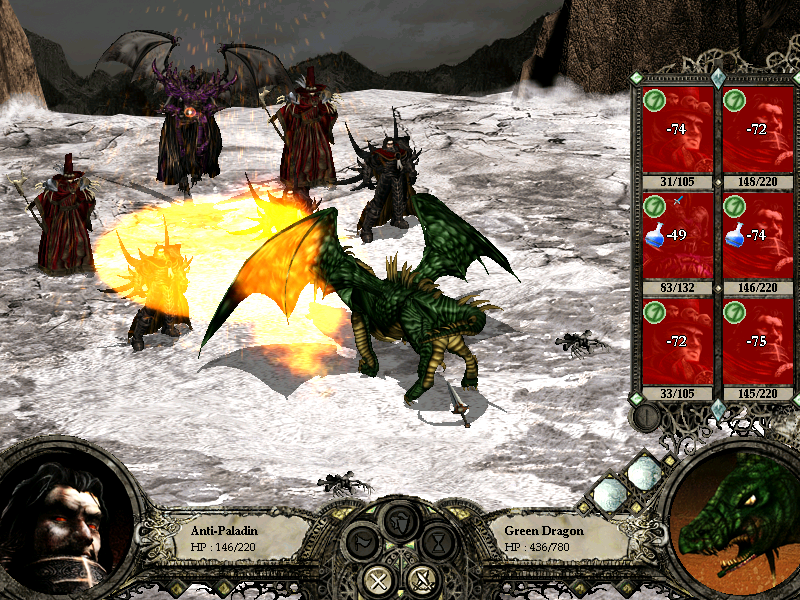Choose the flag retreat button
This screenshot has height=600, width=800.
click(x=363, y=545)
